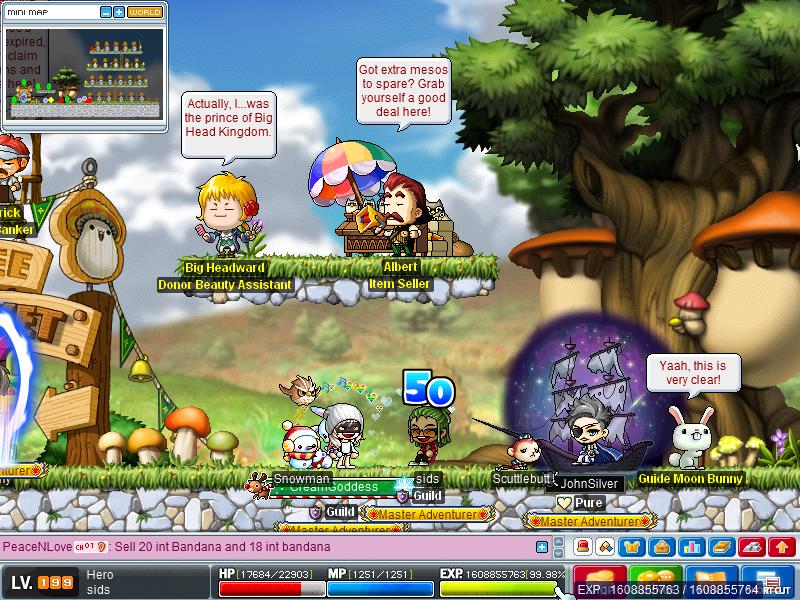Open the skill book icon

719,547
